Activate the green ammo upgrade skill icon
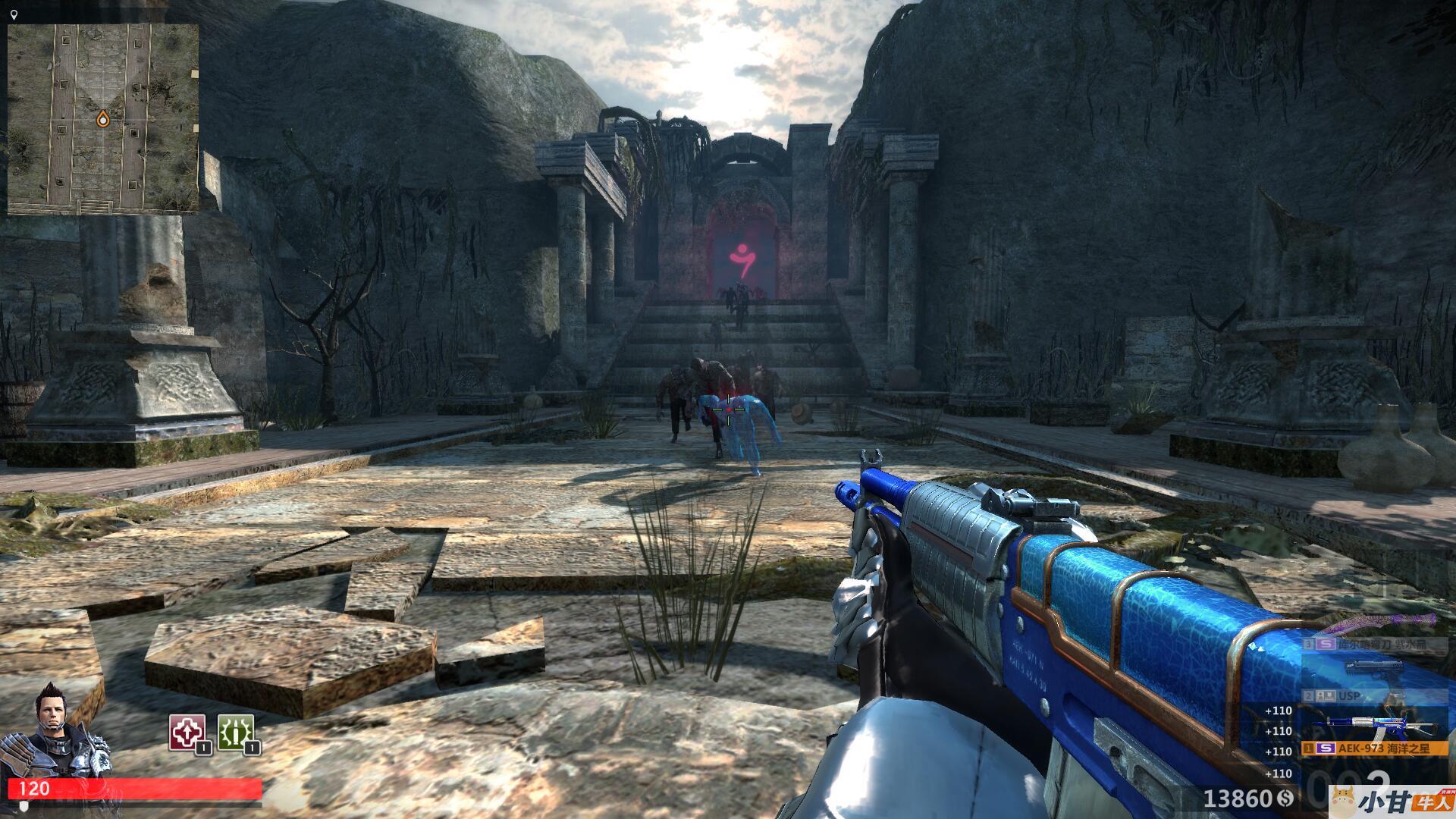Screen dimensions: 1456x819 (236, 733)
